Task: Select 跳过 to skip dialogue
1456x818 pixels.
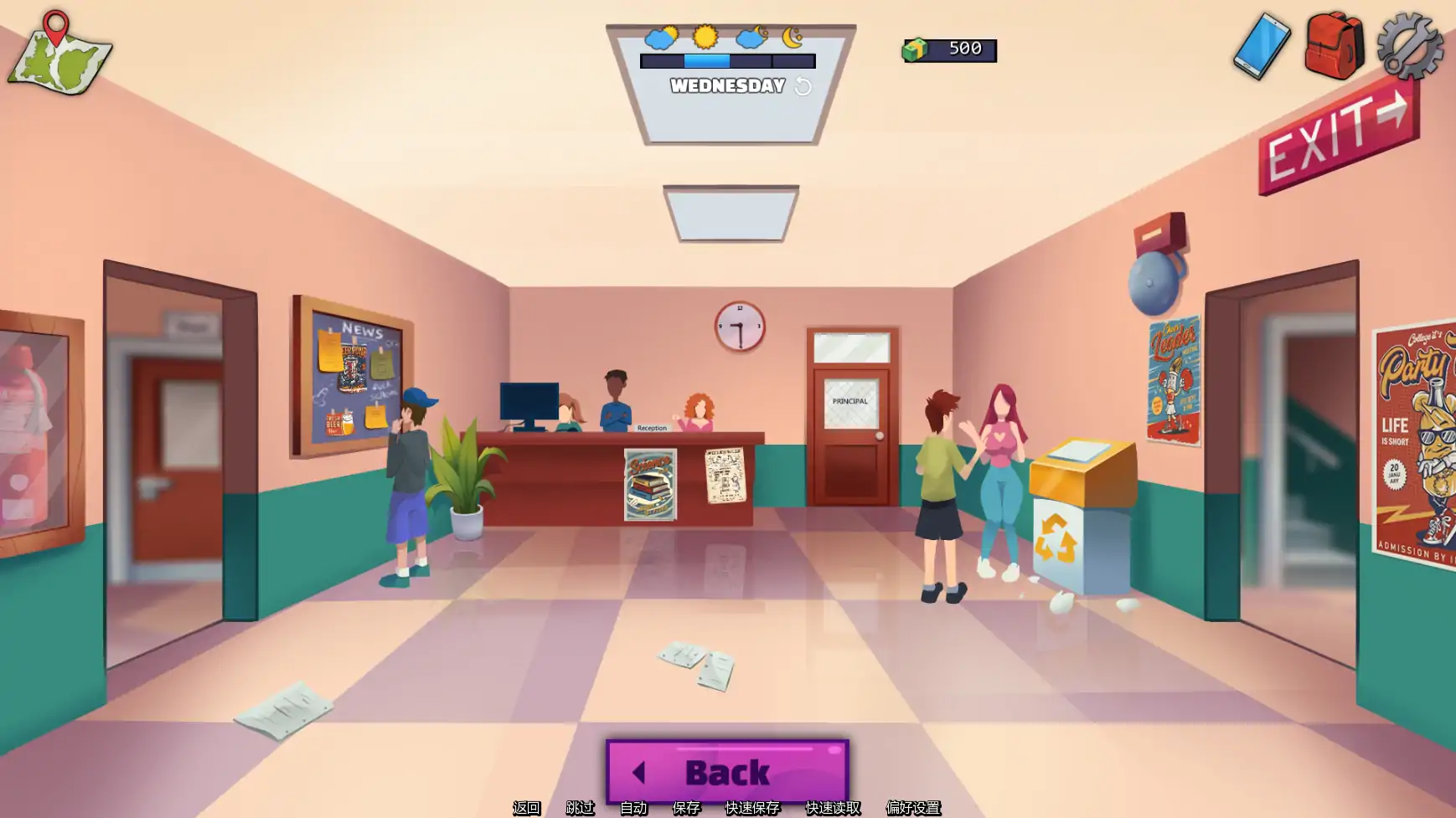Action: 580,807
